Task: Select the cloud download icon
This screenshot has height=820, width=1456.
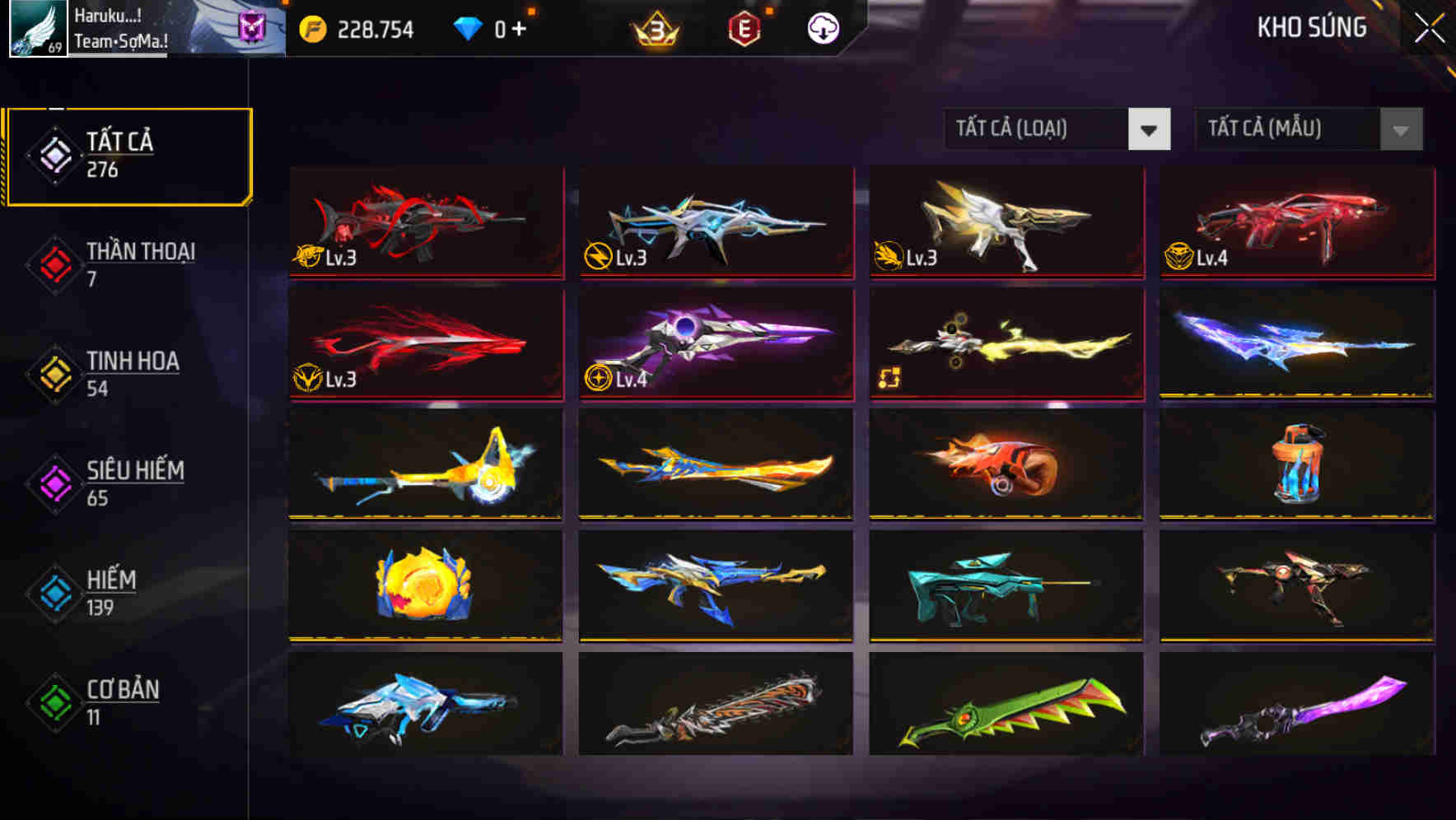Action: [823, 27]
